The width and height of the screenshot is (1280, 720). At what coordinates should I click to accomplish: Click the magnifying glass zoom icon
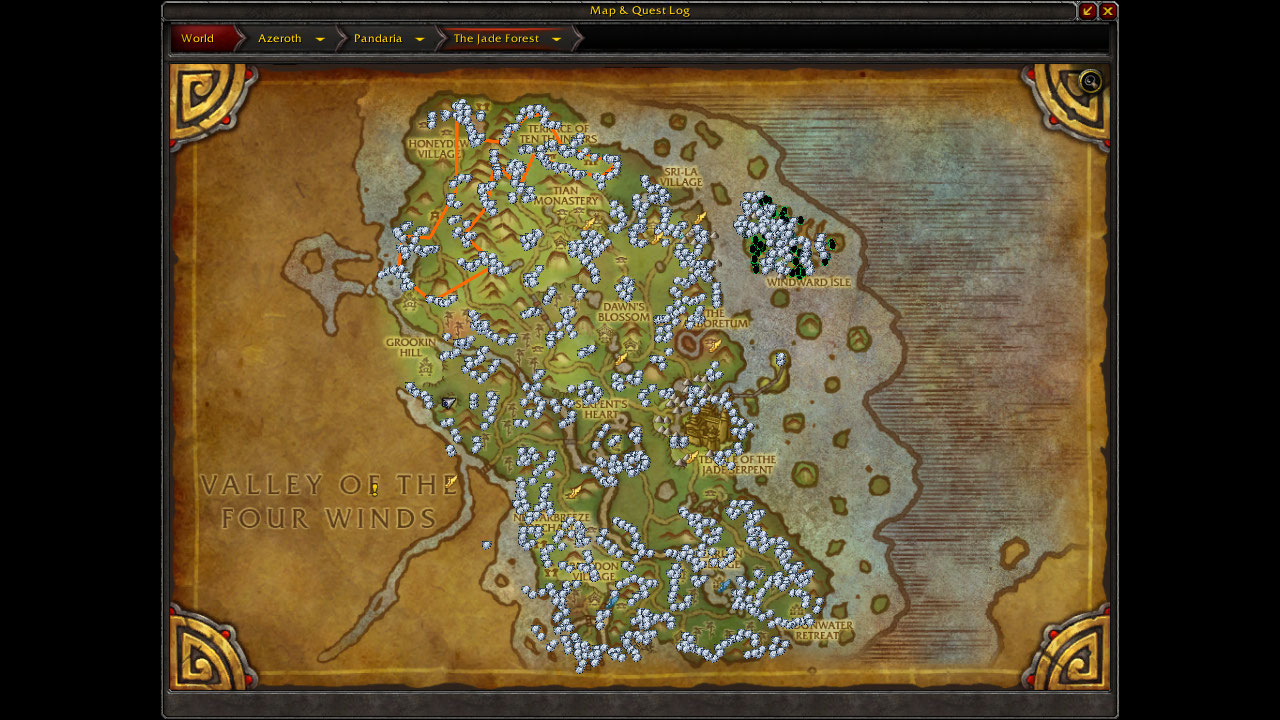click(1089, 82)
